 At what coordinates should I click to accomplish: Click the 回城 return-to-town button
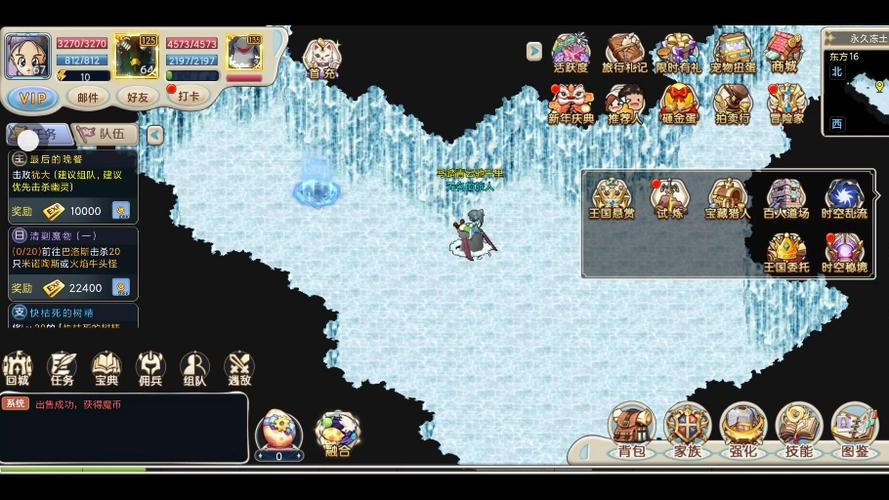point(18,368)
